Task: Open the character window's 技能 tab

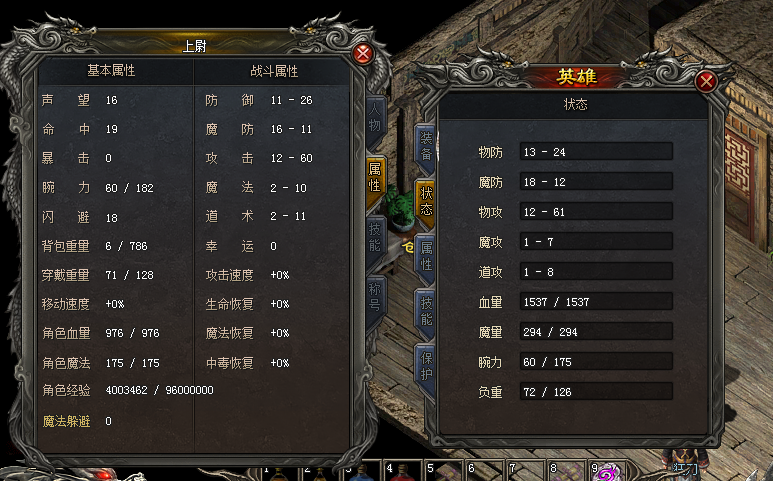Action: click(375, 237)
